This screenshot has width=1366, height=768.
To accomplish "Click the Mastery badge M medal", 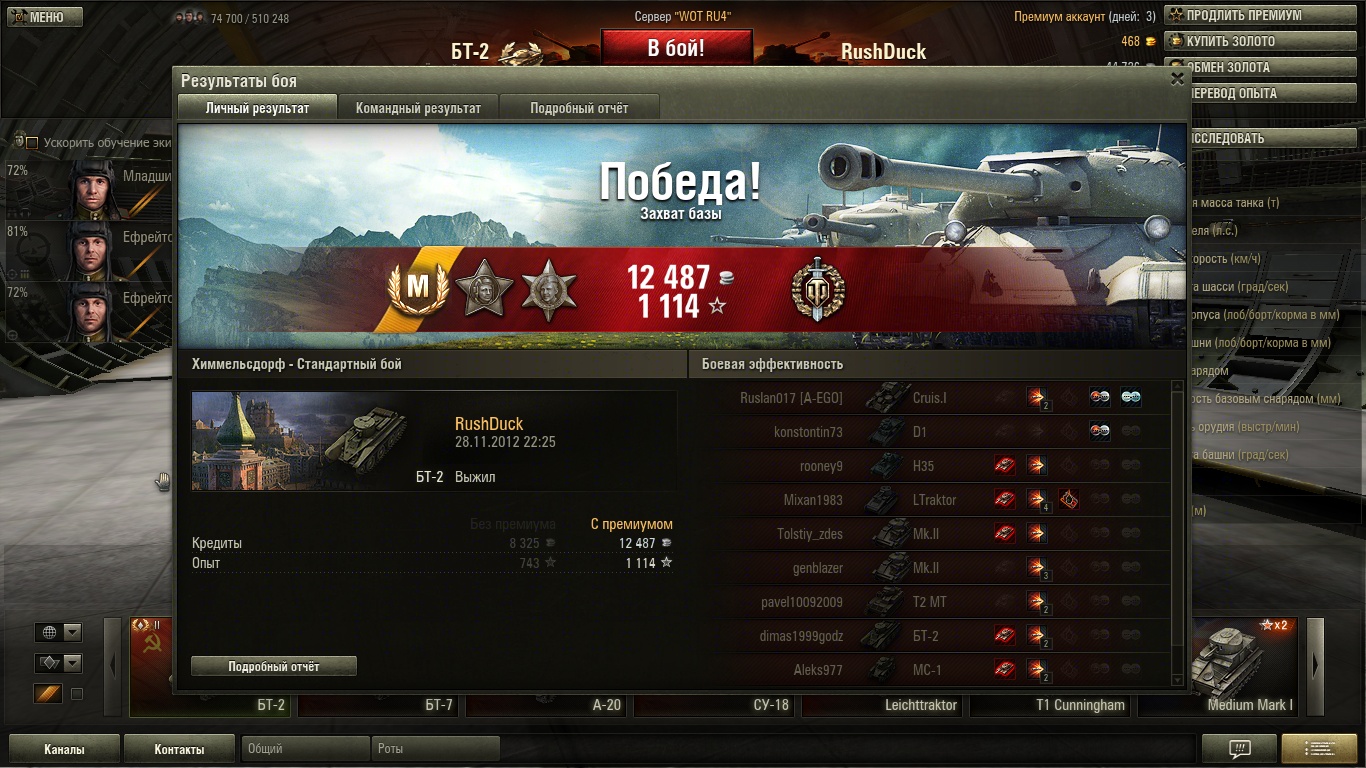I will [x=417, y=287].
